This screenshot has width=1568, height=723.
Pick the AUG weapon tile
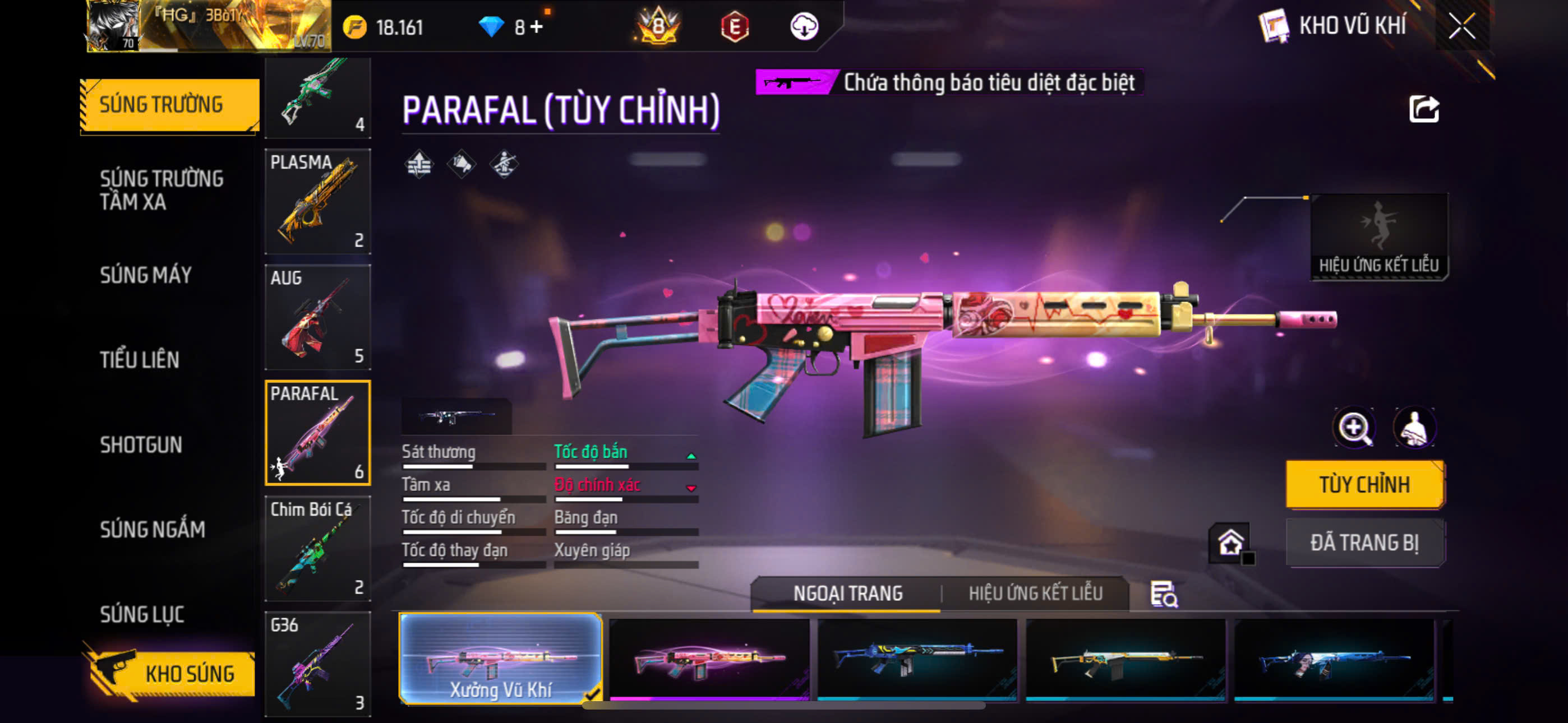tap(318, 317)
